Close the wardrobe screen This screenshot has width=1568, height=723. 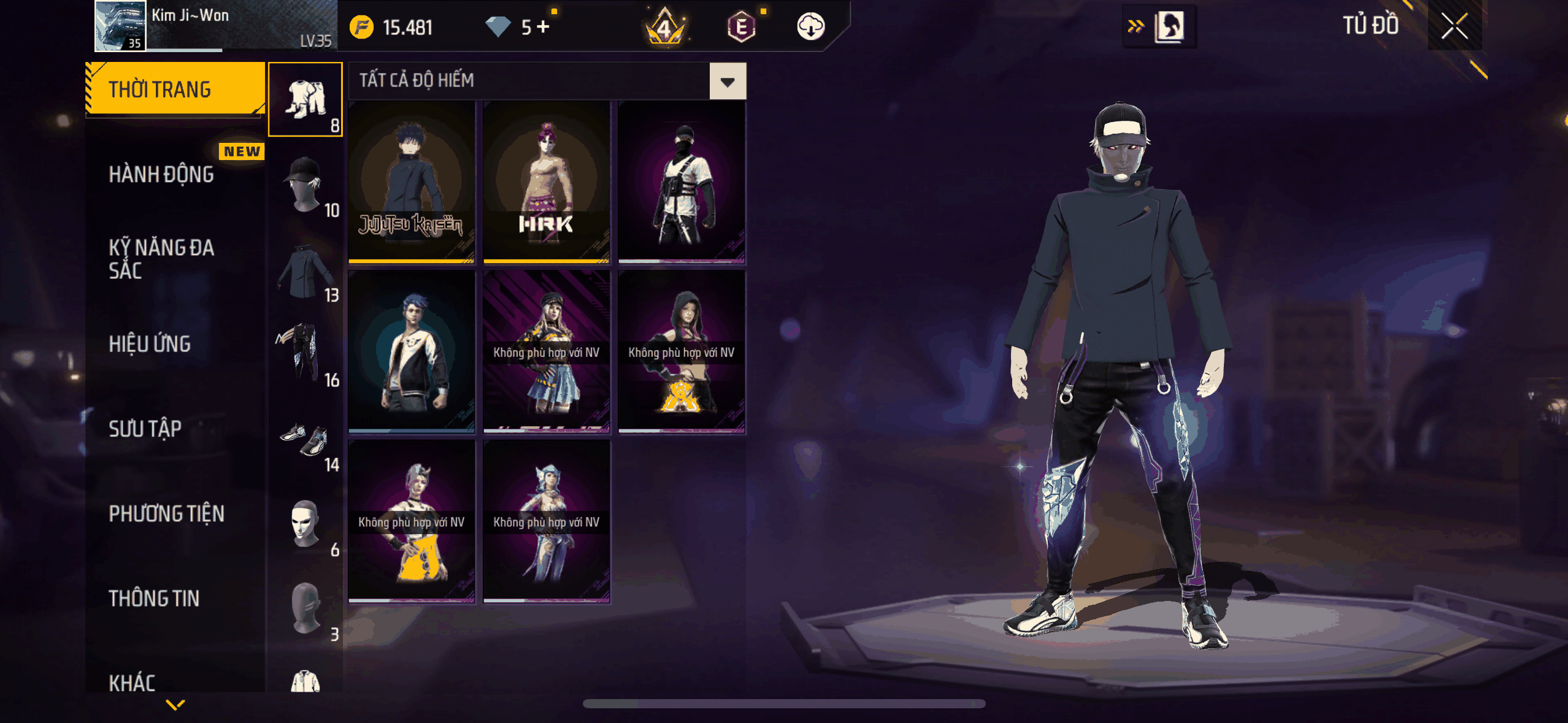point(1454,26)
